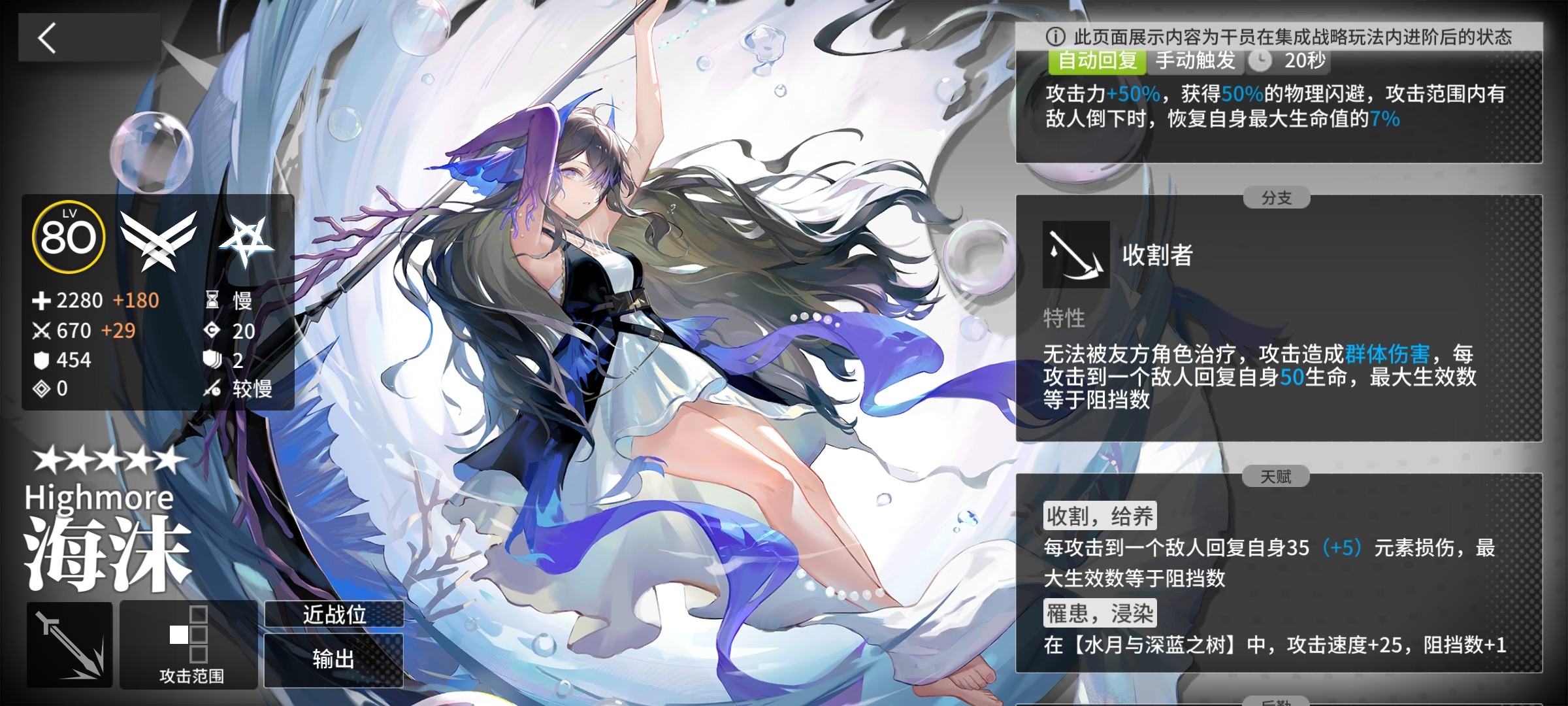Click the shield icon next to 454
Viewport: 1568px width, 706px height.
tap(42, 359)
